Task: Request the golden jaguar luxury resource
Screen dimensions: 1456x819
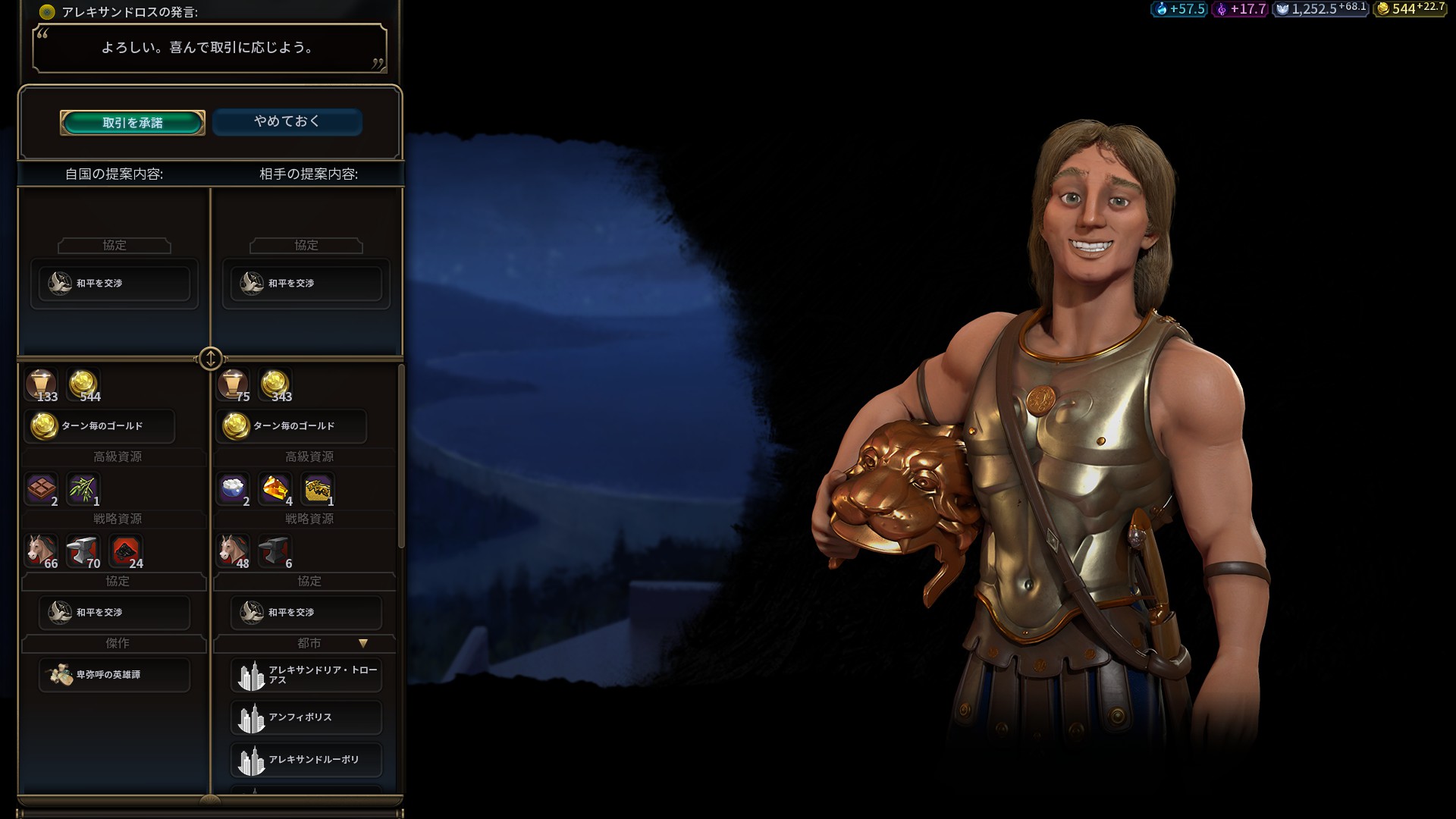Action: click(318, 489)
